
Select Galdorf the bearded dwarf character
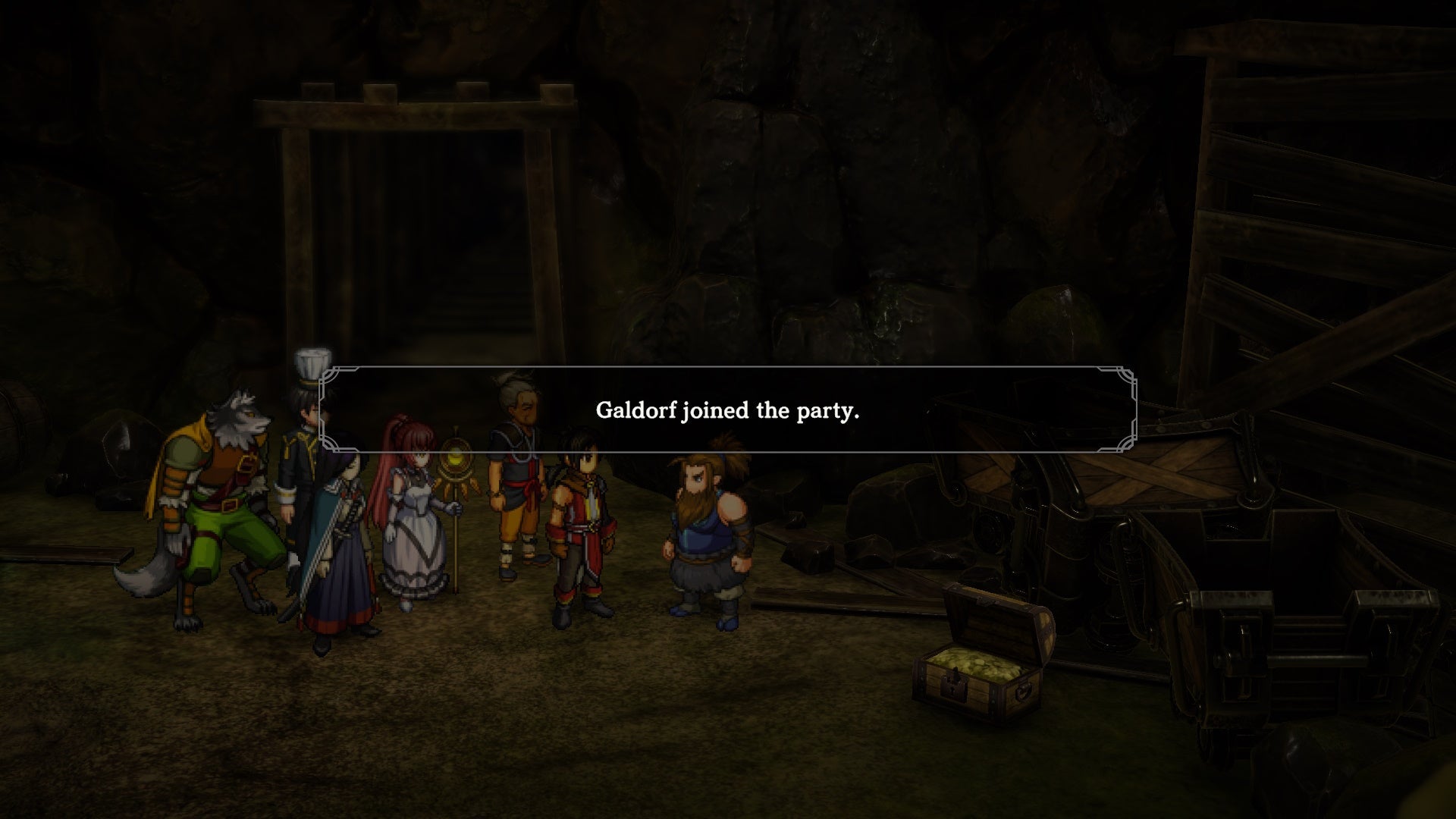coord(705,531)
